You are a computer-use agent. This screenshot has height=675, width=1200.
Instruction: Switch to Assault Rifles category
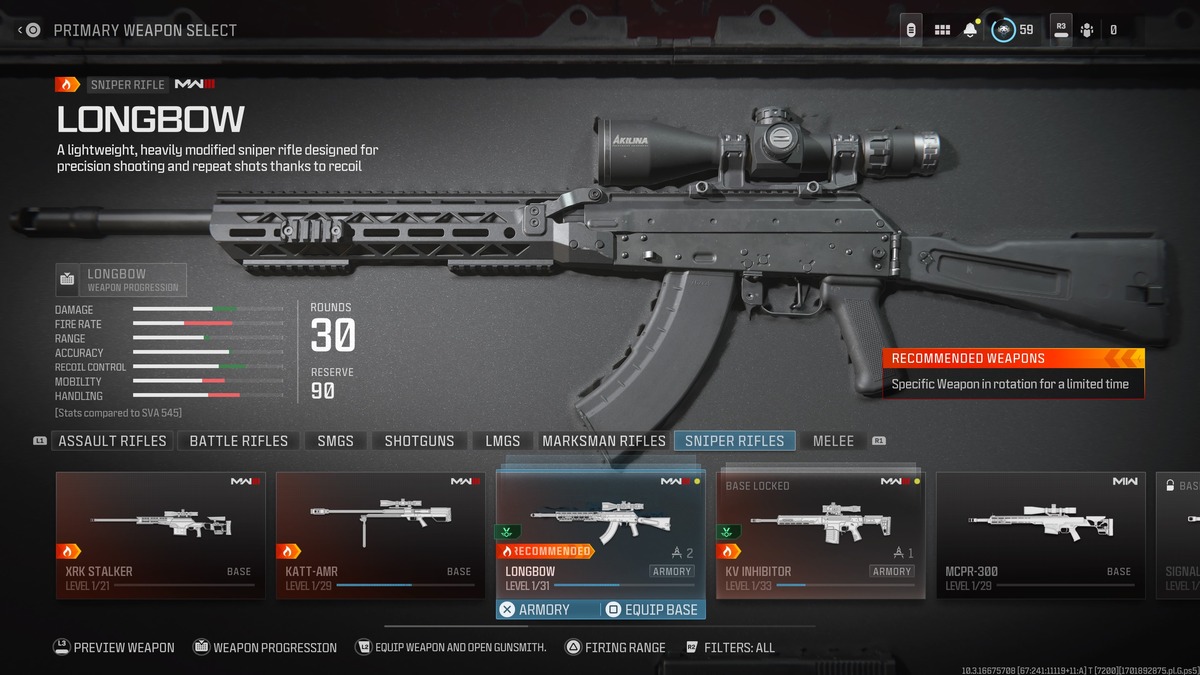tap(113, 441)
